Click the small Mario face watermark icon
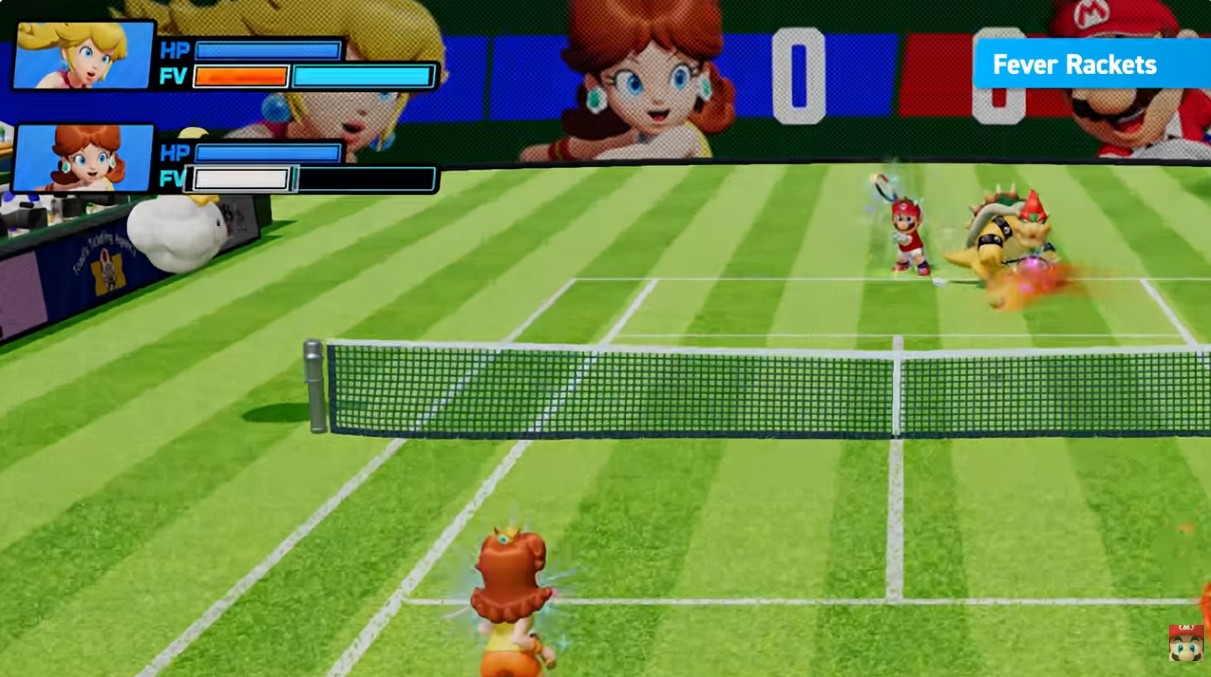Screen dimensions: 1211x677 pos(1186,643)
